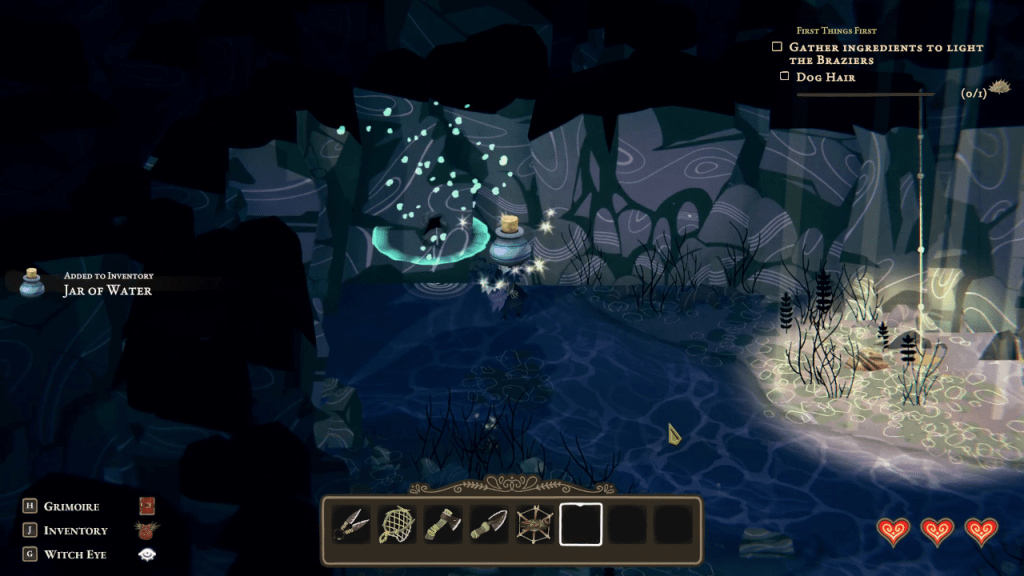This screenshot has height=576, width=1024.
Task: Activate the Witch Eye icon
Action: [x=147, y=554]
